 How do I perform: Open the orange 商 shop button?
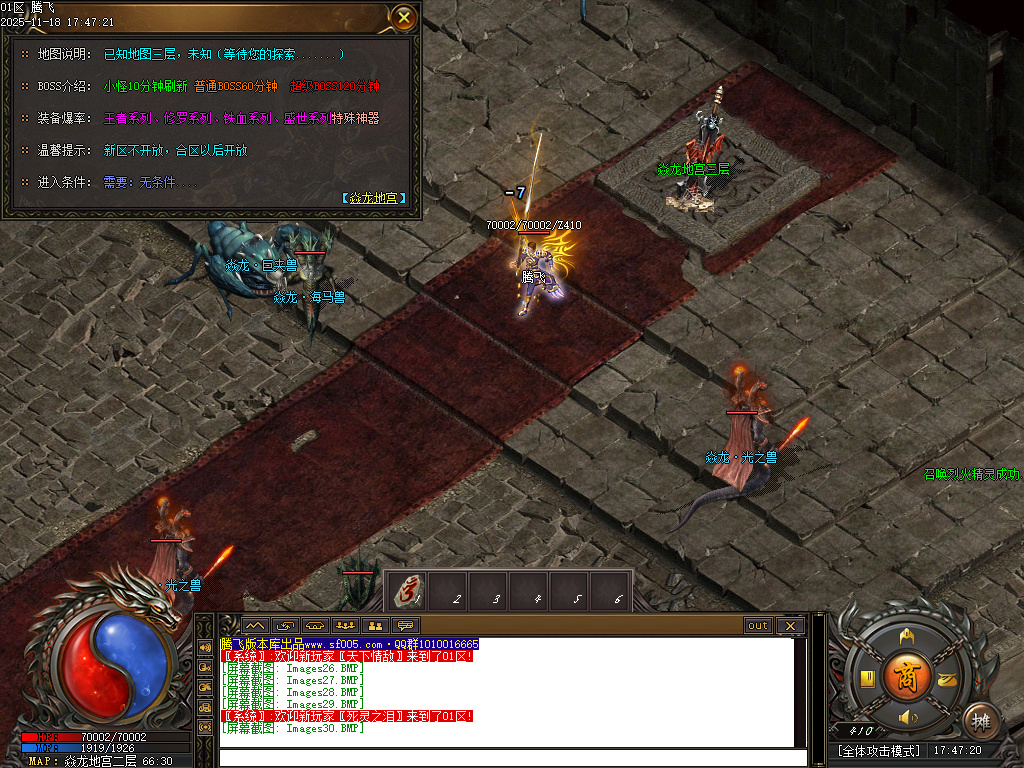point(906,674)
